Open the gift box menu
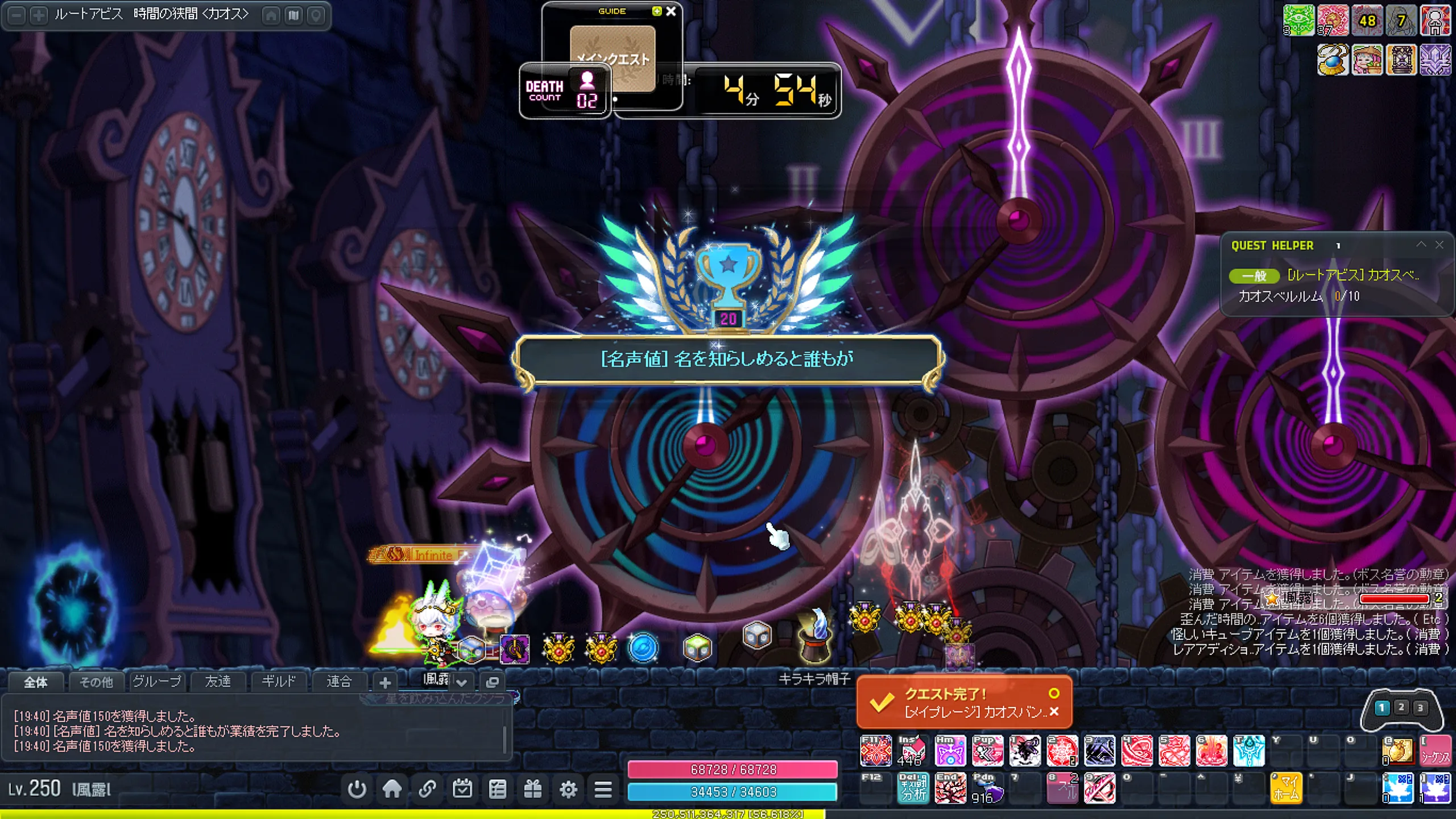 533,789
